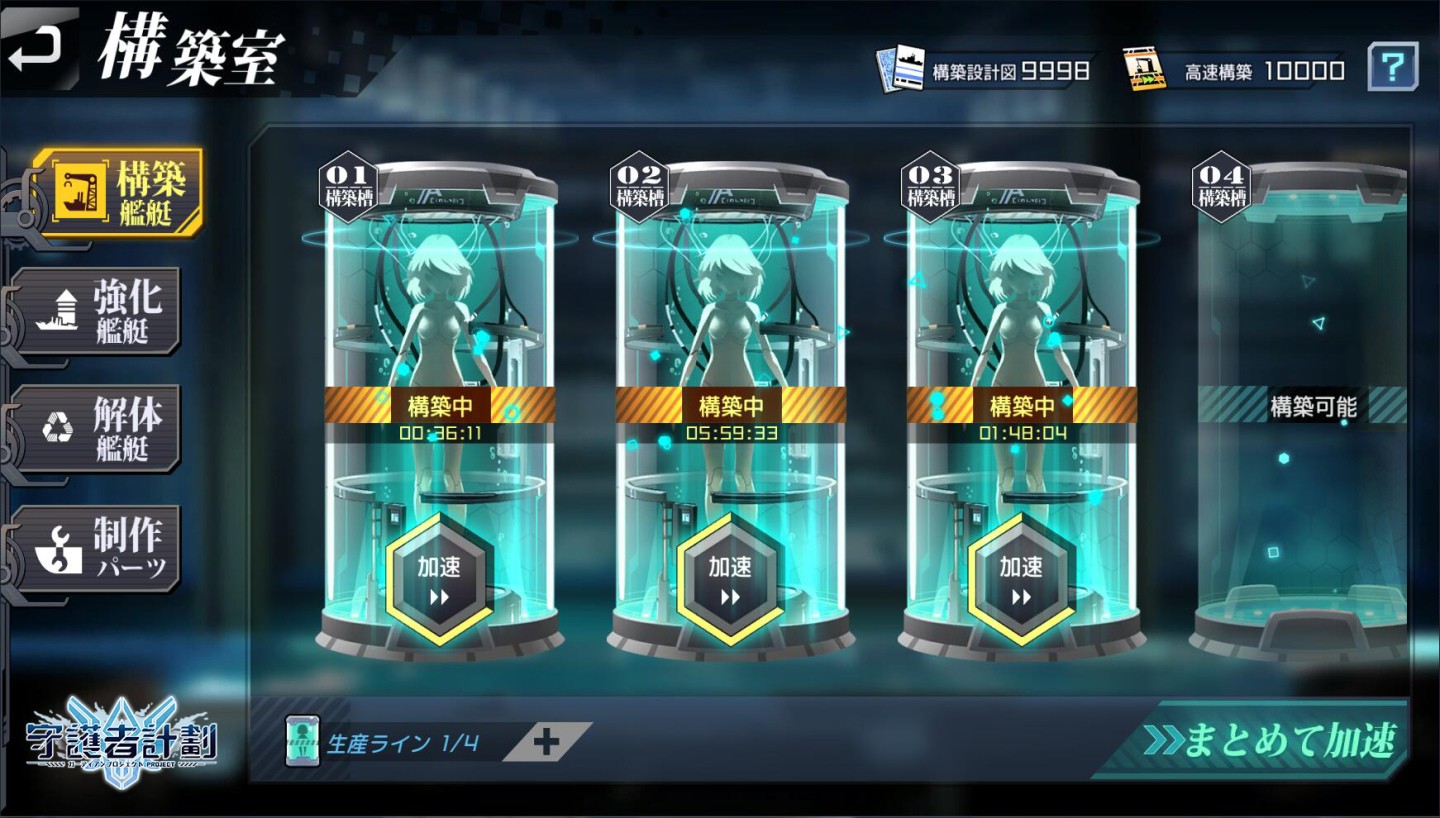Viewport: 1440px width, 818px height.
Task: Switch to the 強化 艦艇 tab
Action: (x=100, y=310)
